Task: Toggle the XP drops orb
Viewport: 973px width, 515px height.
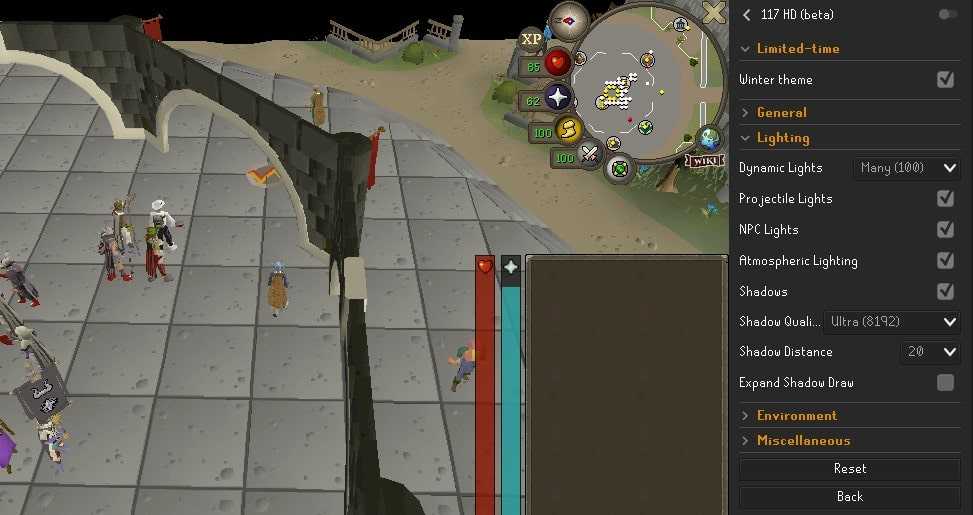Action: (531, 39)
